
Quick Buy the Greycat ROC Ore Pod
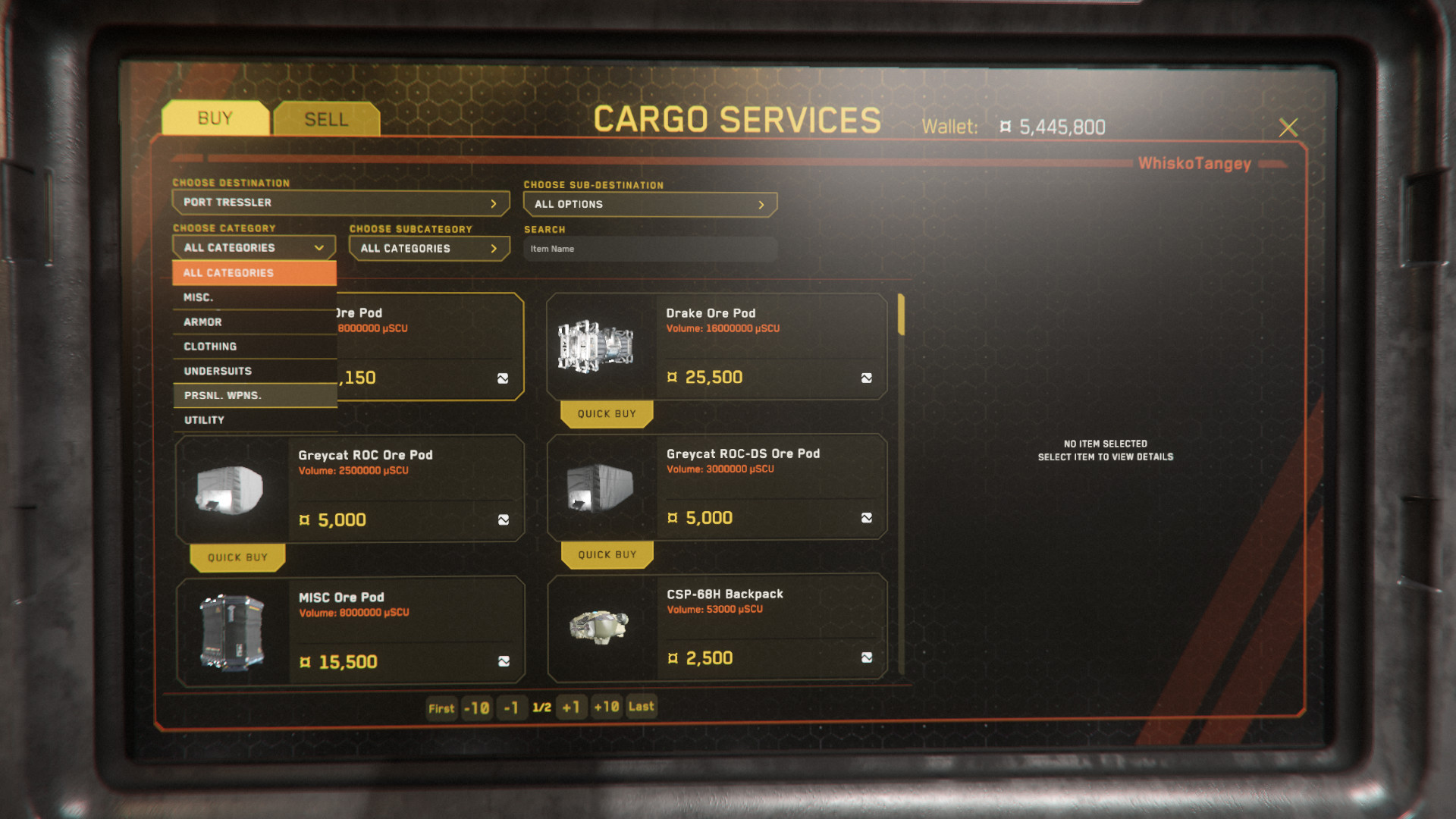click(237, 557)
